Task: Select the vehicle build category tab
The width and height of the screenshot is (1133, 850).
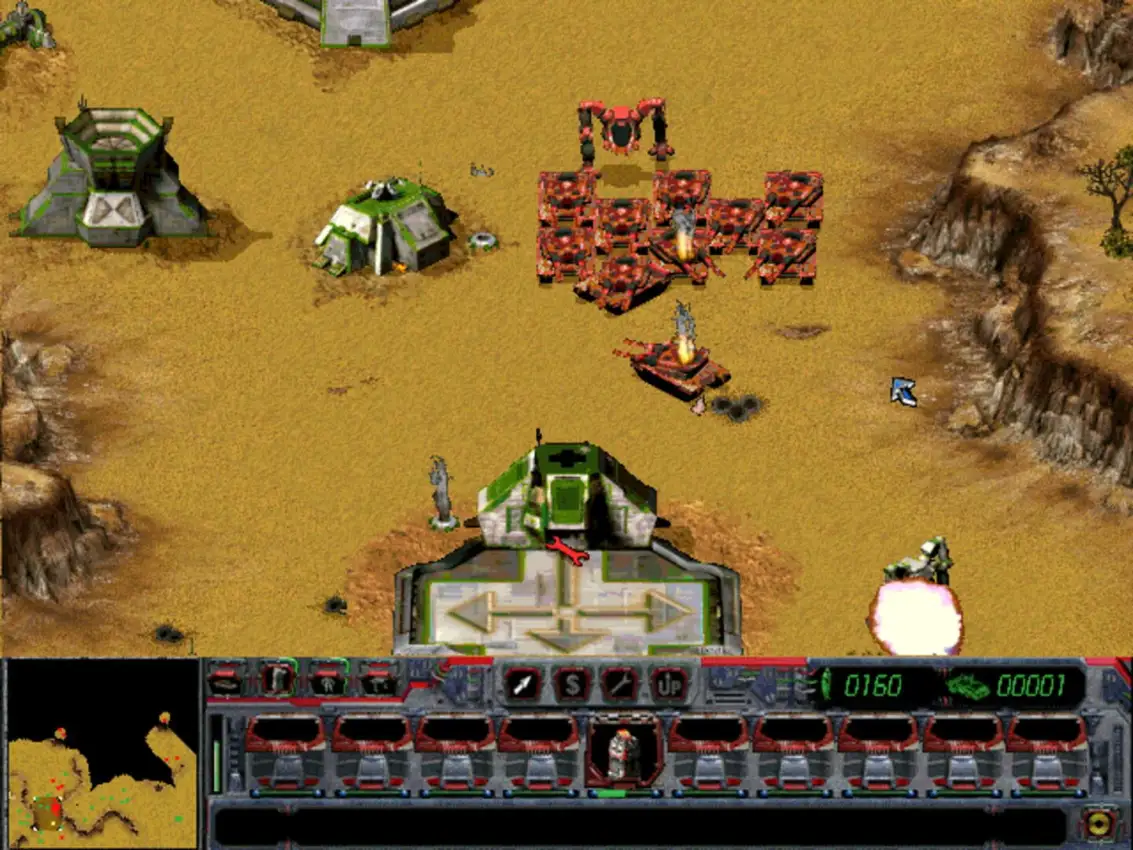Action: point(226,681)
